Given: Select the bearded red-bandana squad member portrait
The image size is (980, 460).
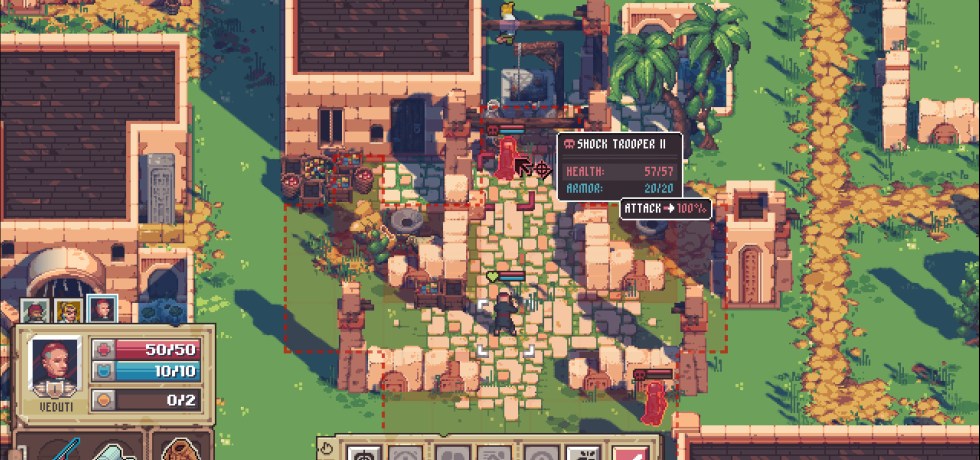Looking at the screenshot, I should (35, 311).
